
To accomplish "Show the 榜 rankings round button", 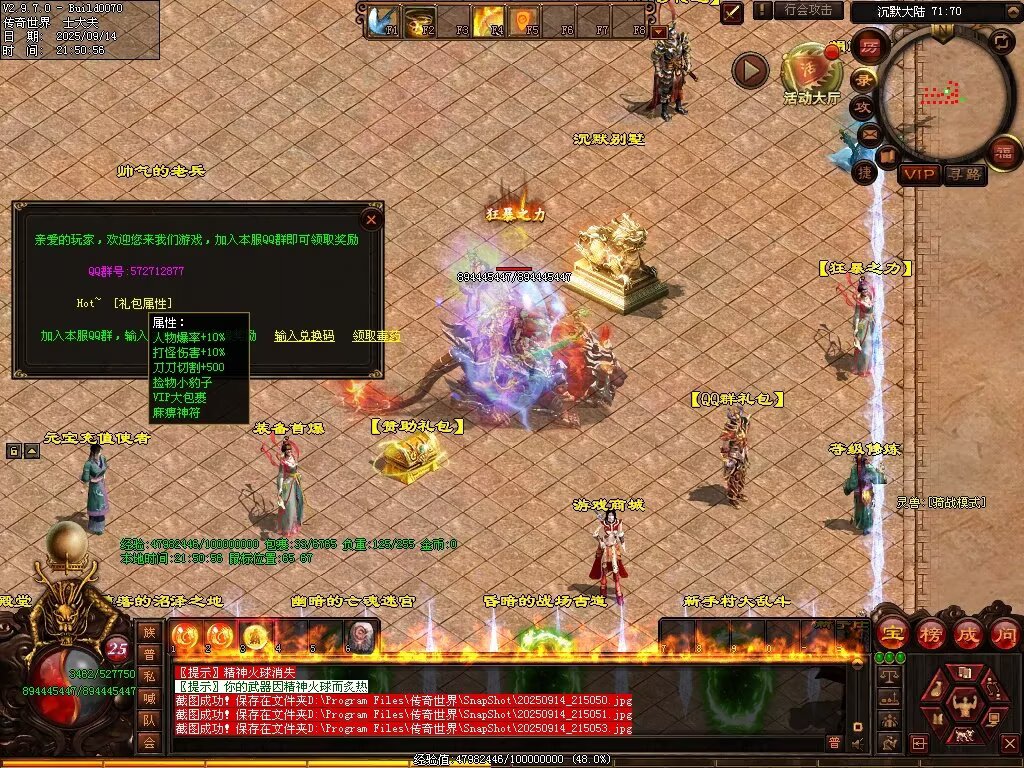I will coord(930,633).
